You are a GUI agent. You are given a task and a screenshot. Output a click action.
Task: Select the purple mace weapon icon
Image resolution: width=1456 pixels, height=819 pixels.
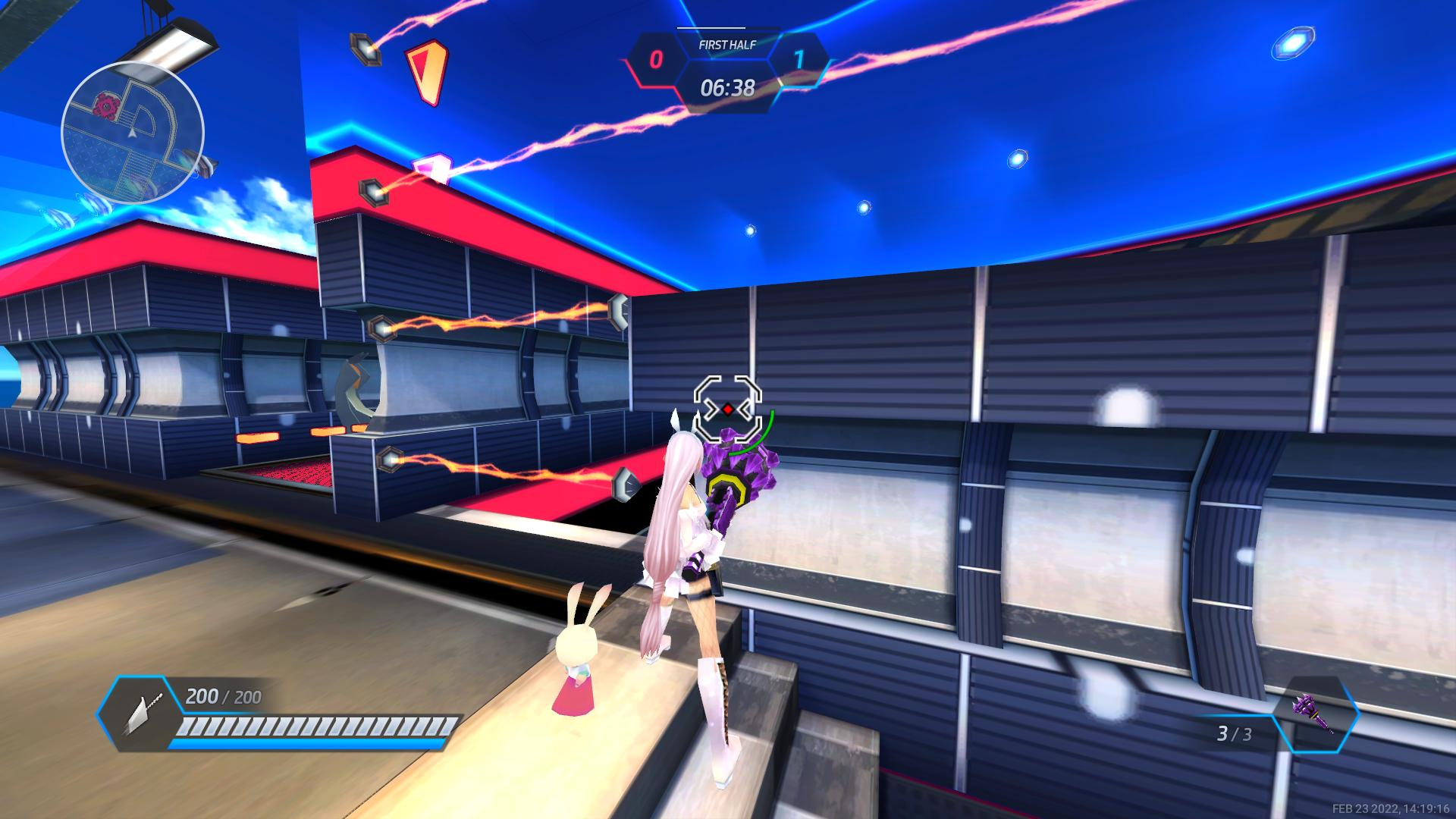(1315, 714)
